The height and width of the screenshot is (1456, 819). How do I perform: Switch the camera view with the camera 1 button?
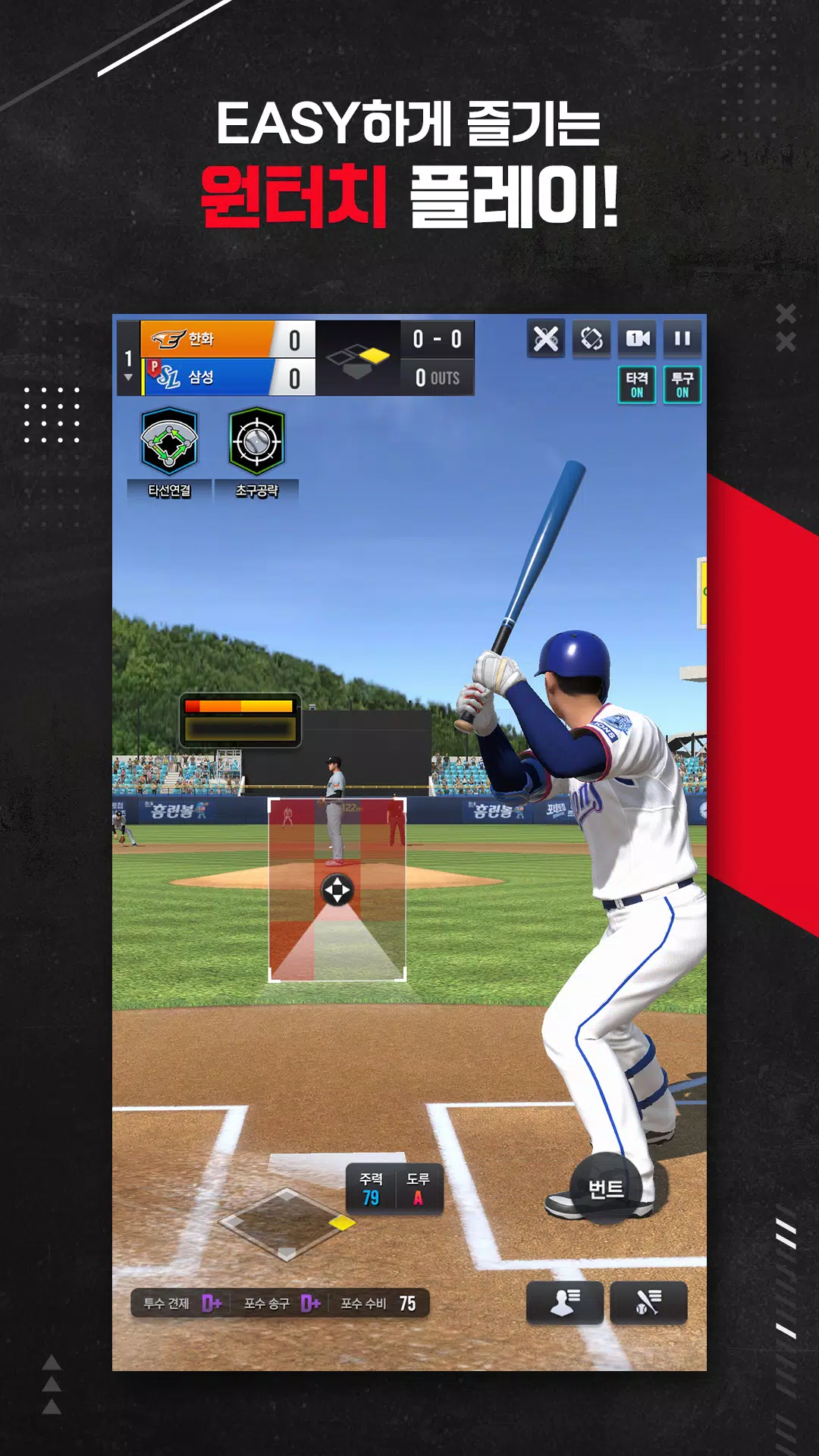637,338
